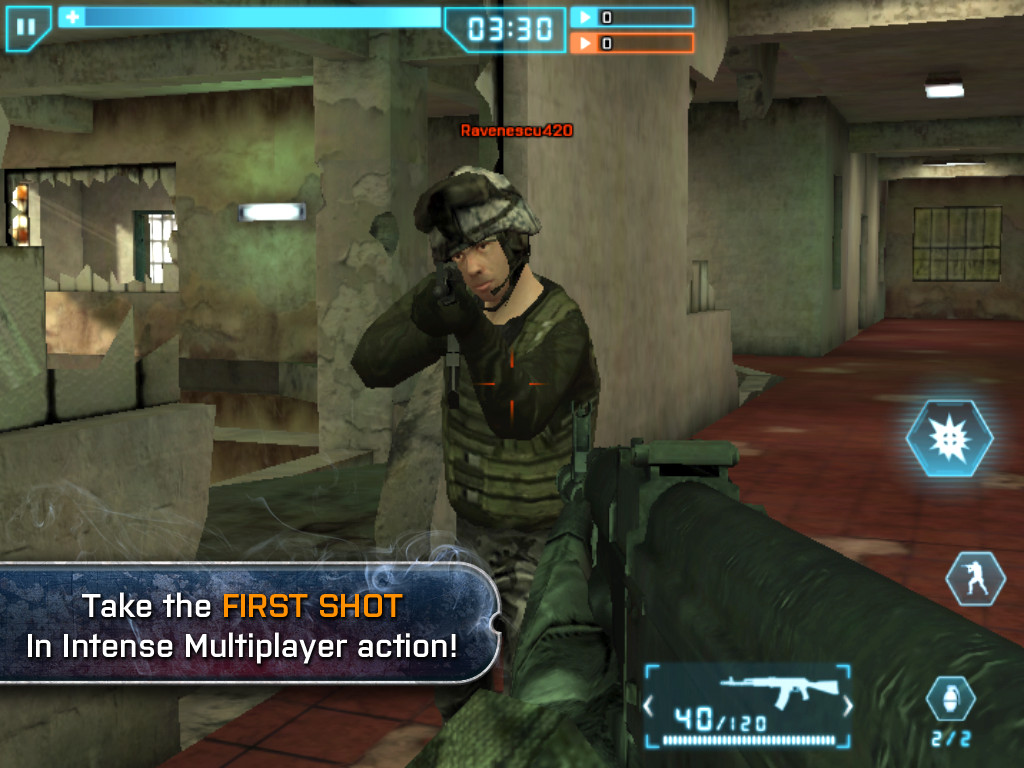Pause the game with the pause button
Screen dimensions: 1024x768
coord(27,27)
